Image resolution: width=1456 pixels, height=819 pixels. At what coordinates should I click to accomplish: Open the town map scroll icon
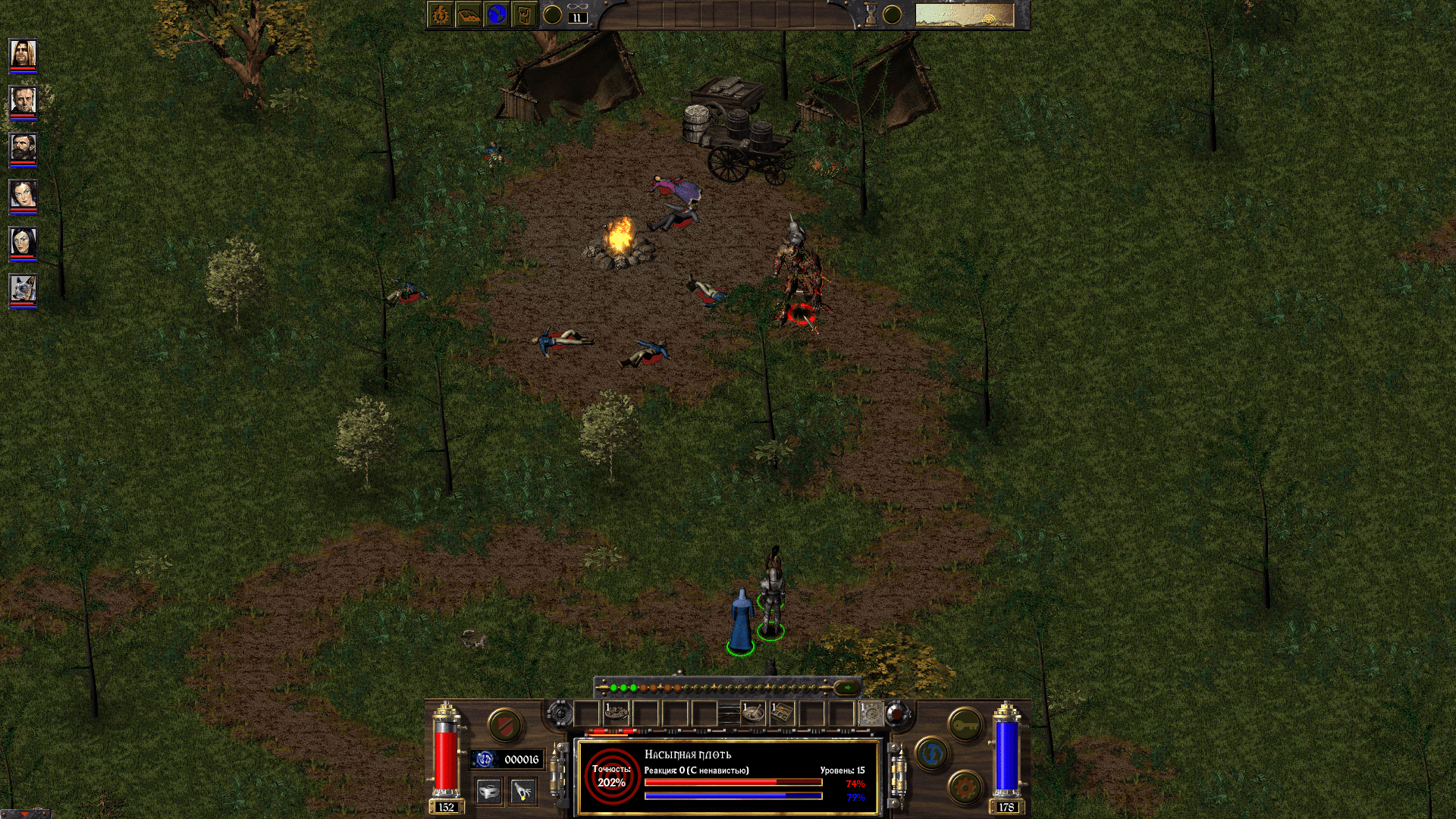524,14
